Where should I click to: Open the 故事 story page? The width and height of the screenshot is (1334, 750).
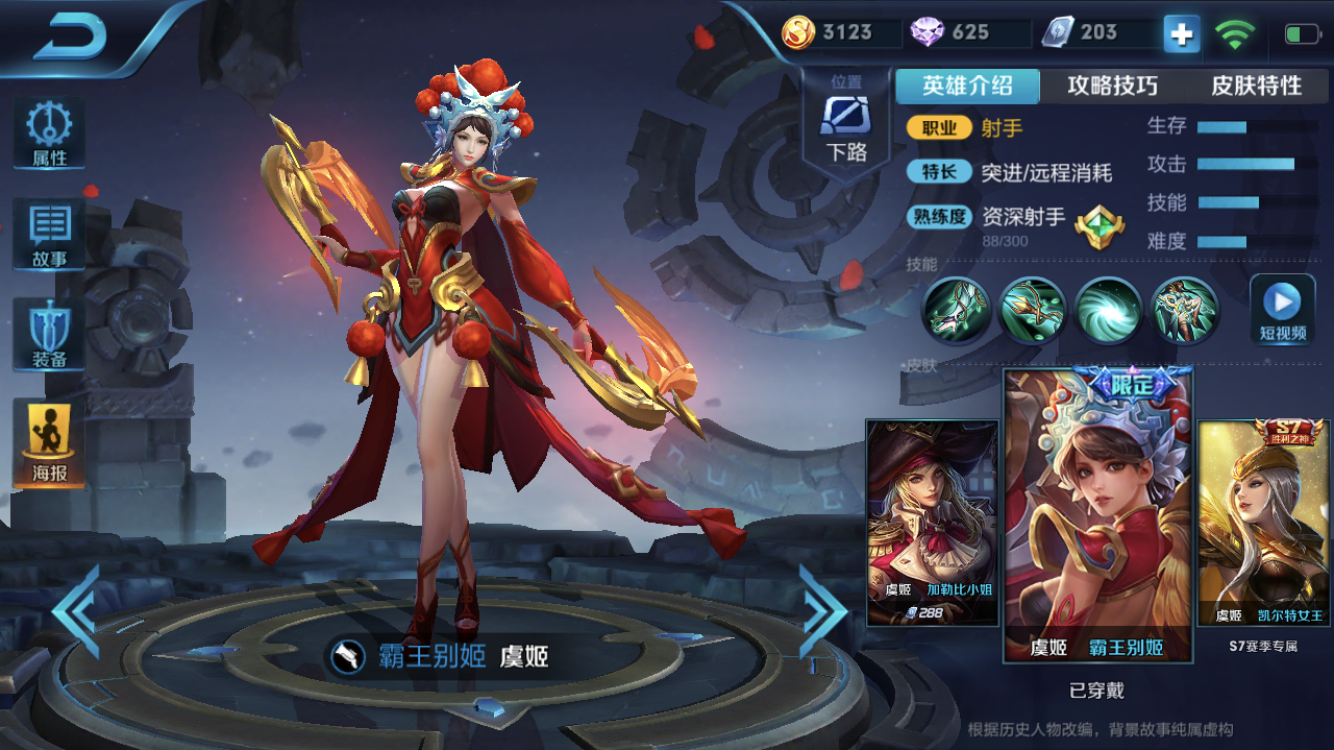tap(48, 235)
